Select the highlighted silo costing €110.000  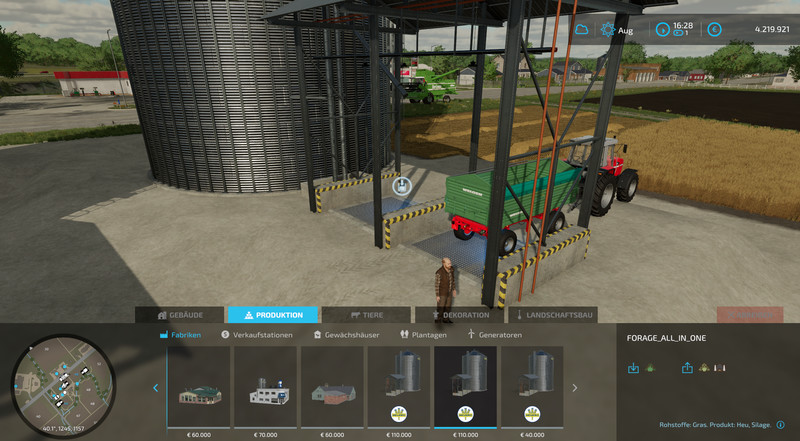pos(465,387)
